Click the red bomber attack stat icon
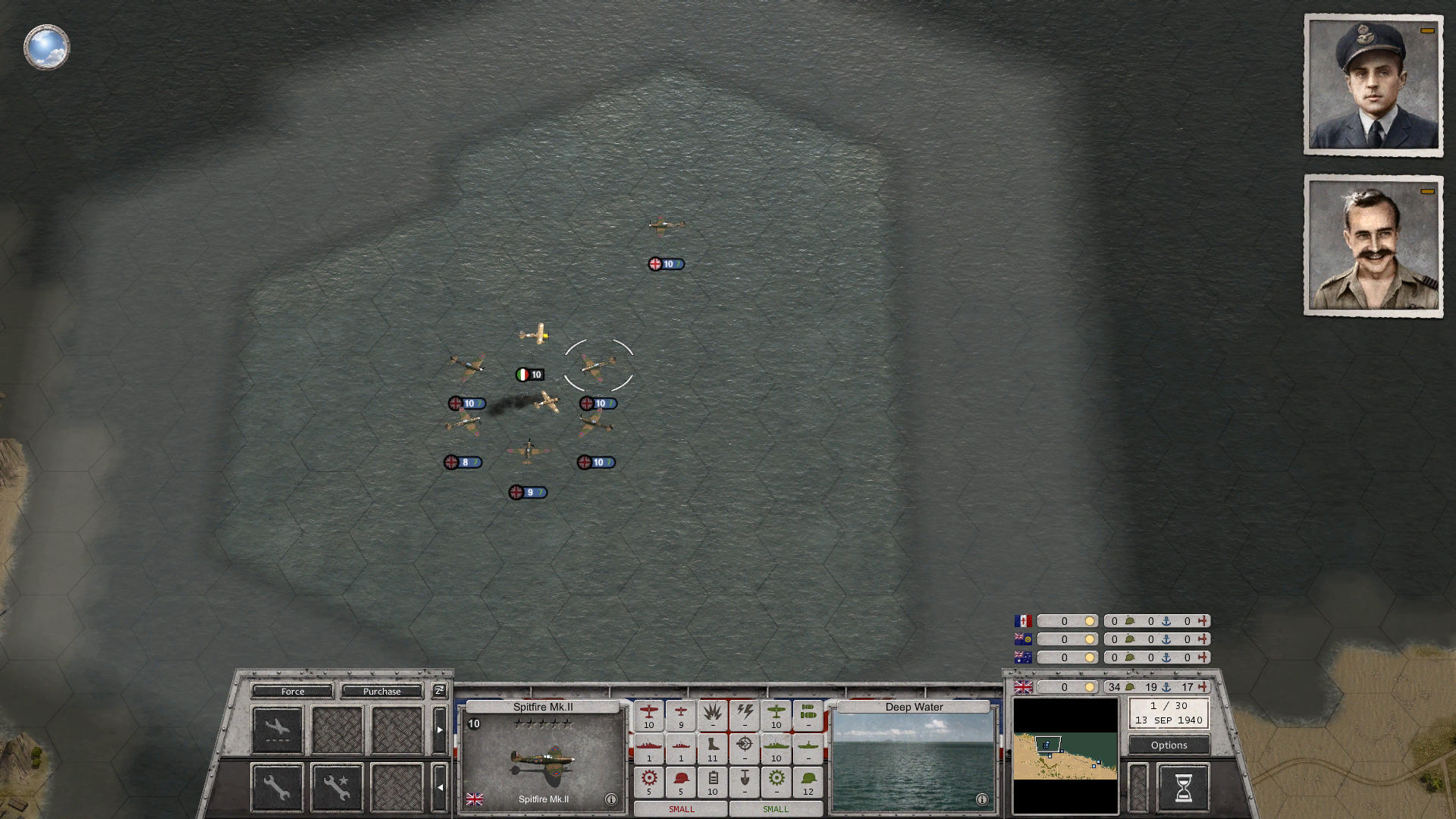Screen dimensions: 1456x819 point(649,713)
